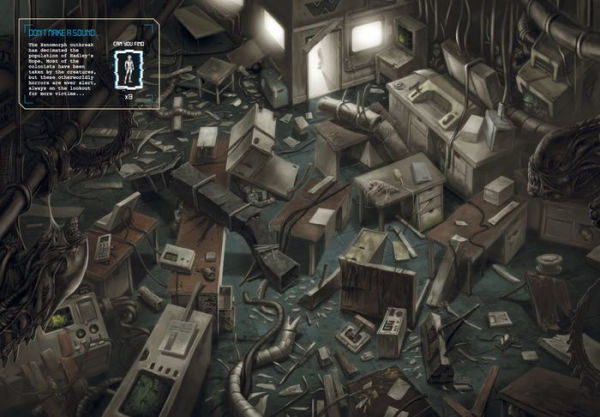Image resolution: width=600 pixels, height=417 pixels.
Task: Select the "Can you find" figure portrait
Action: tap(127, 69)
